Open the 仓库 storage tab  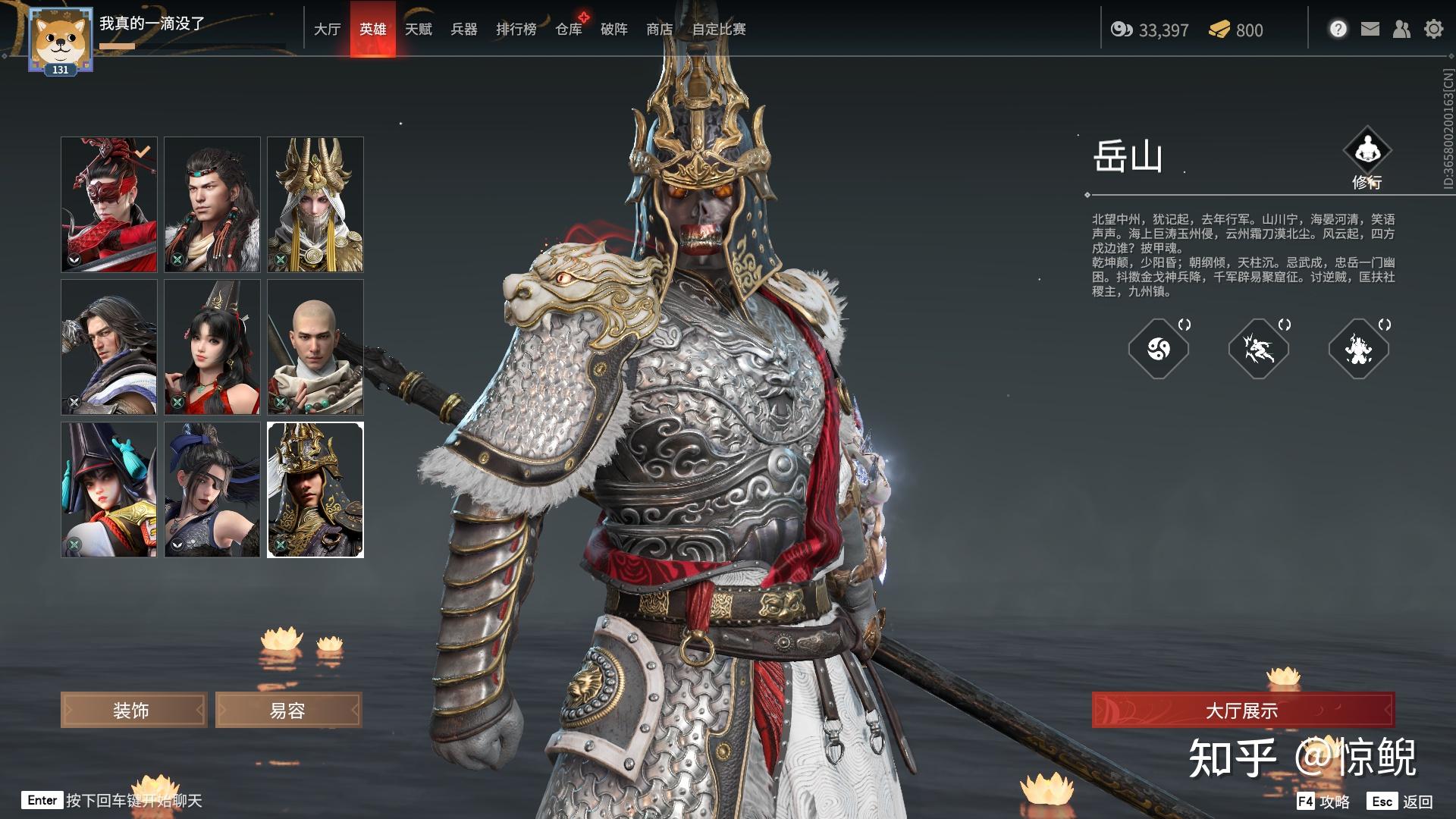point(569,30)
